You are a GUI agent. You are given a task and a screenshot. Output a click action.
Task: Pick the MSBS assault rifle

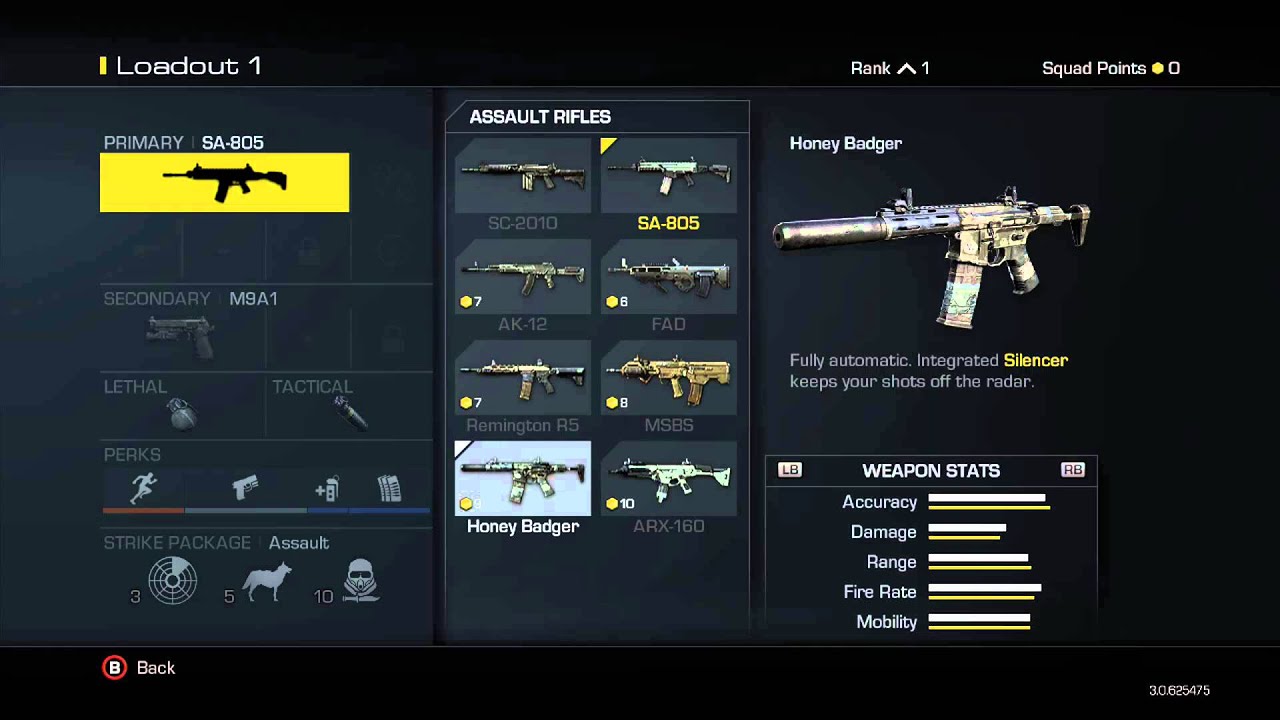(x=668, y=378)
